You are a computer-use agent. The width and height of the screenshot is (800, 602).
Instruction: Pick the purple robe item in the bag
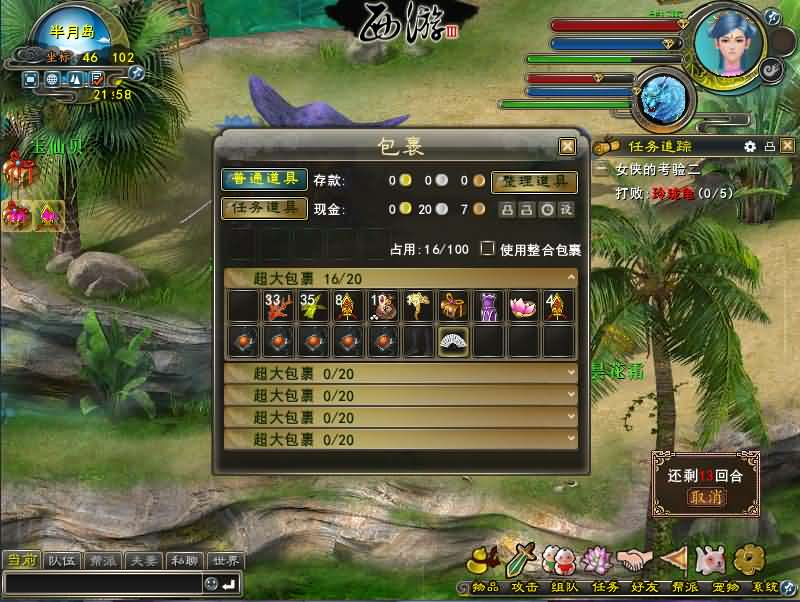point(489,306)
